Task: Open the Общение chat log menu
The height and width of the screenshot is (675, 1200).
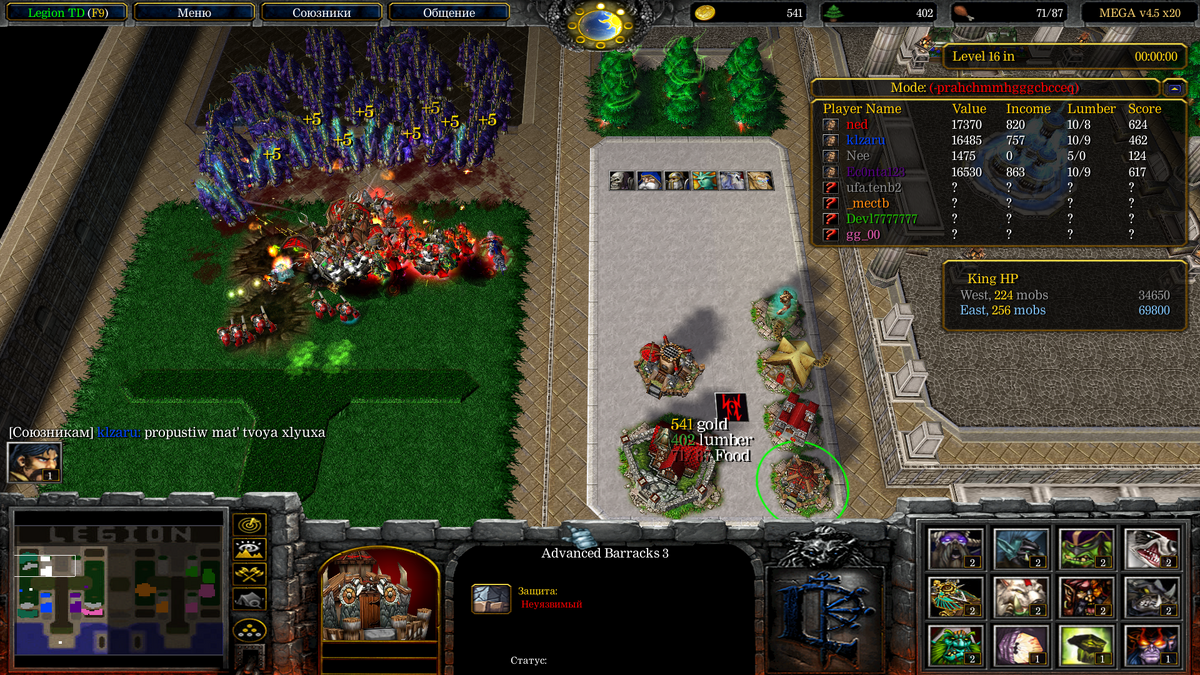Action: click(x=447, y=13)
